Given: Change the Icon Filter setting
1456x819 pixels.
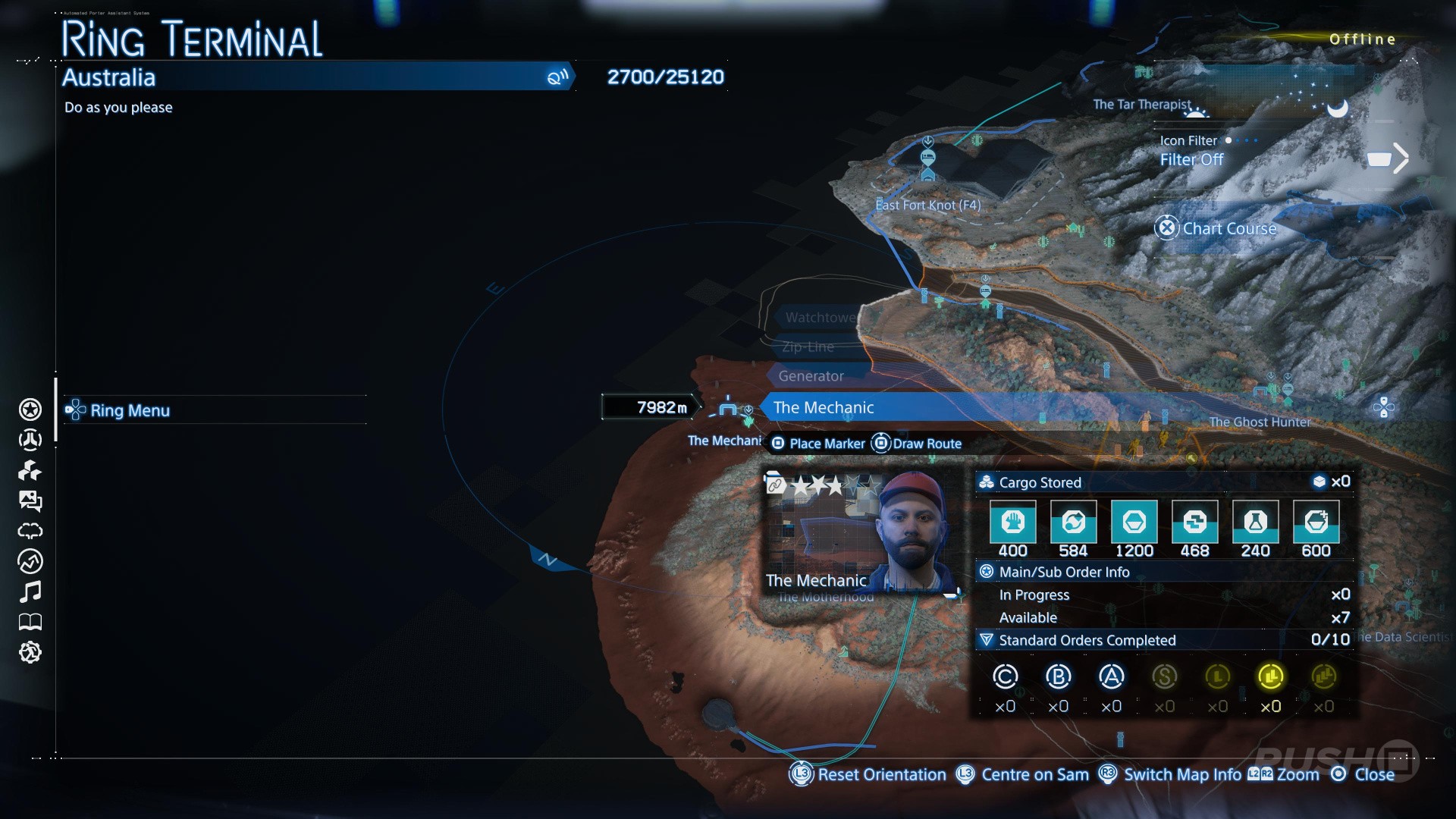Looking at the screenshot, I should point(1191,159).
